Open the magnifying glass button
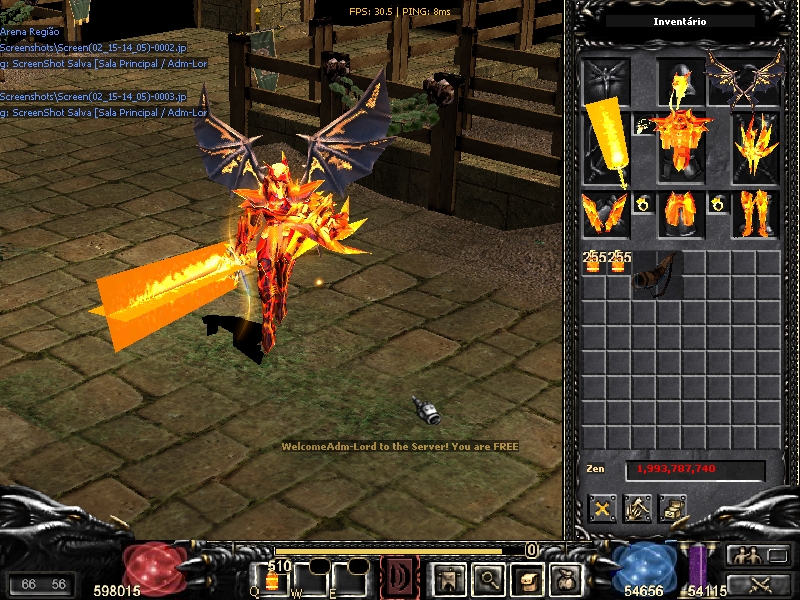Screen dimensions: 800x600 [487, 578]
